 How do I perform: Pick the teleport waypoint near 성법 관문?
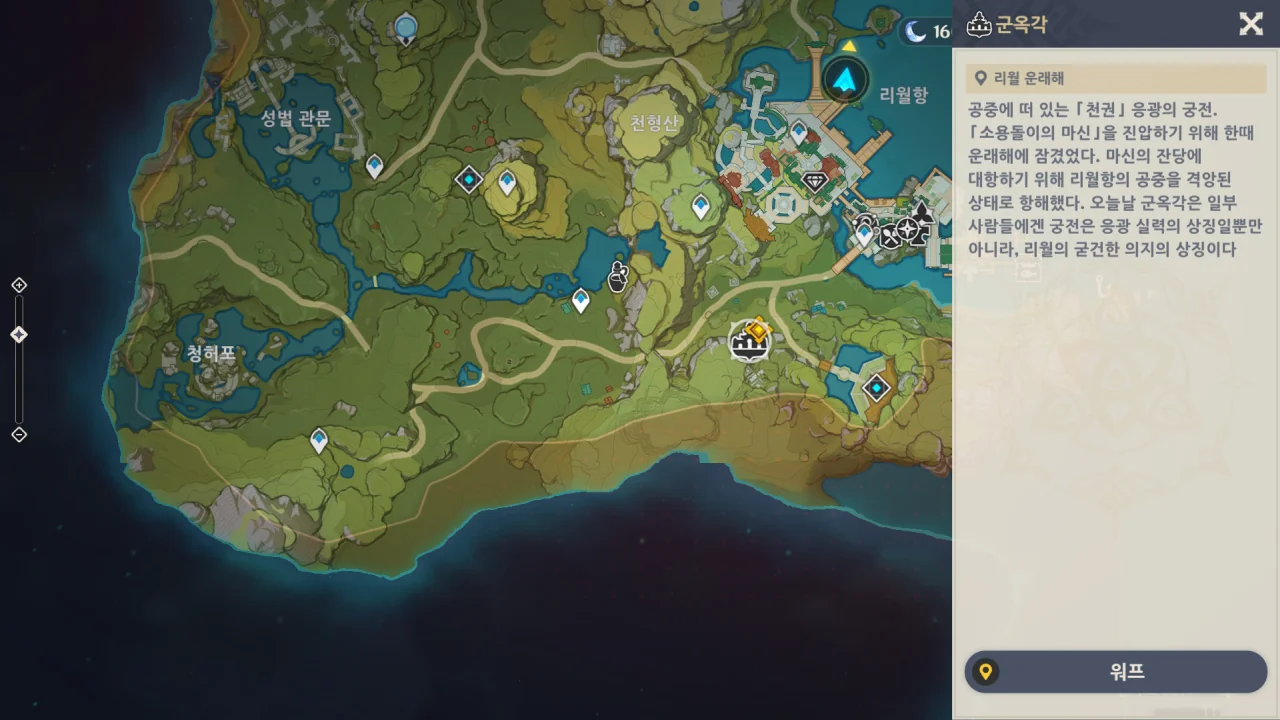point(375,165)
